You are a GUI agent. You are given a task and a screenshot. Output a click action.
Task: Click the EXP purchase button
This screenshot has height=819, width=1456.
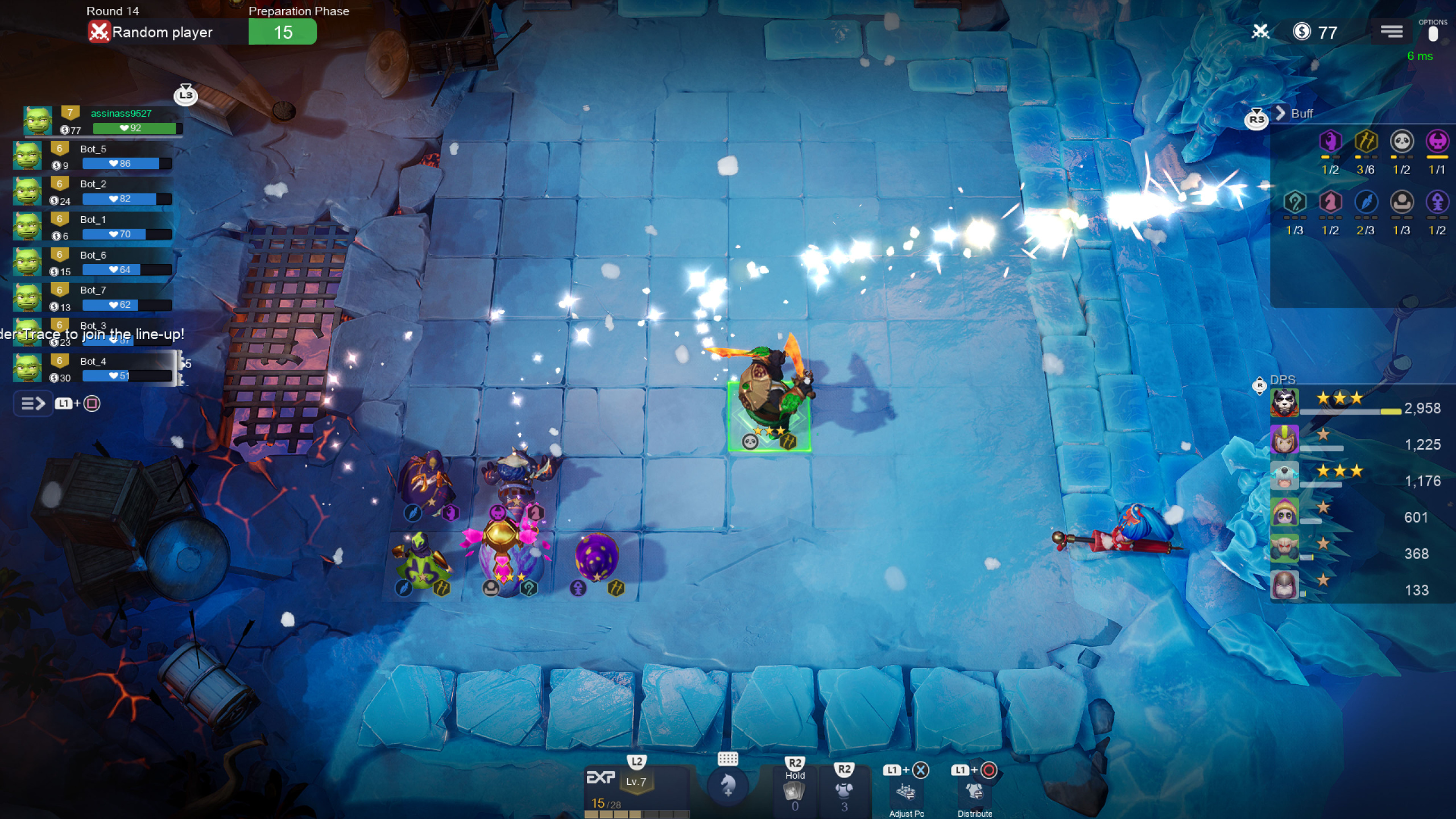601,778
